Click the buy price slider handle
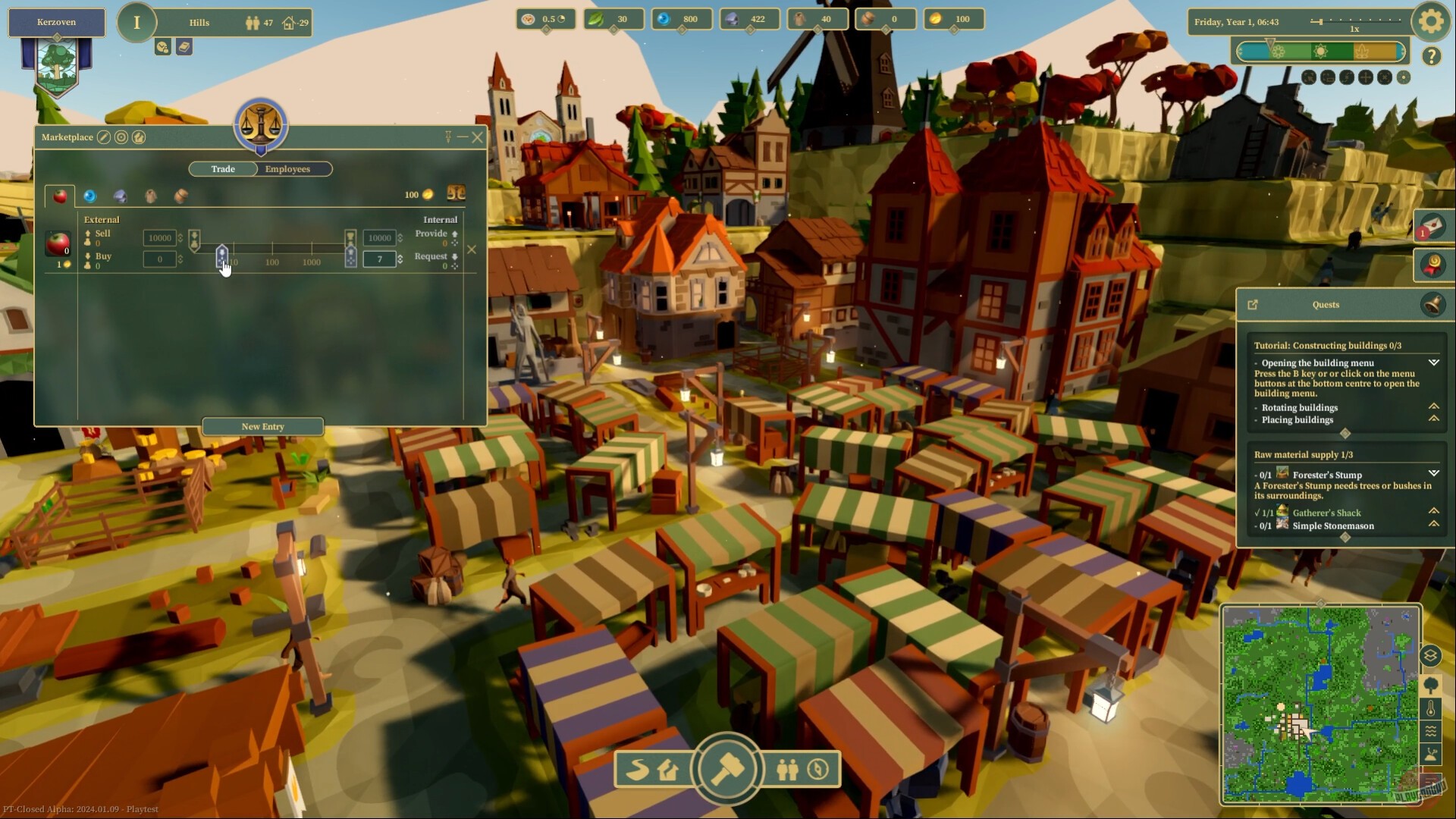Image resolution: width=1456 pixels, height=819 pixels. pyautogui.click(x=222, y=255)
